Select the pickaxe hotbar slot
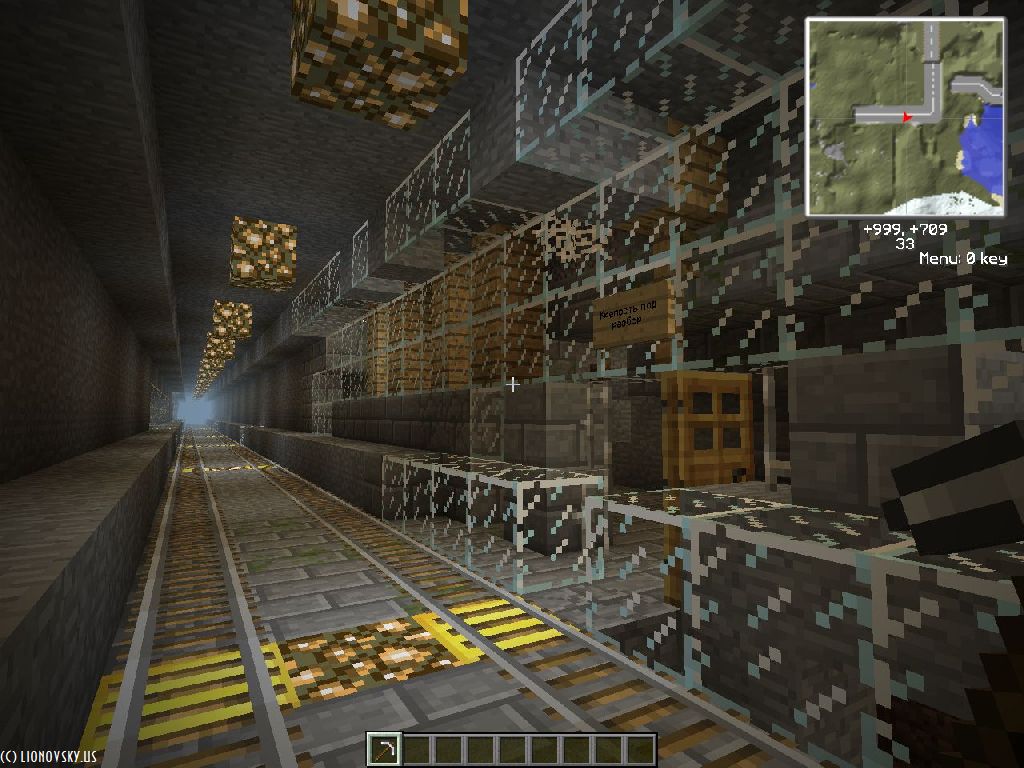1024x768 pixels. click(383, 749)
